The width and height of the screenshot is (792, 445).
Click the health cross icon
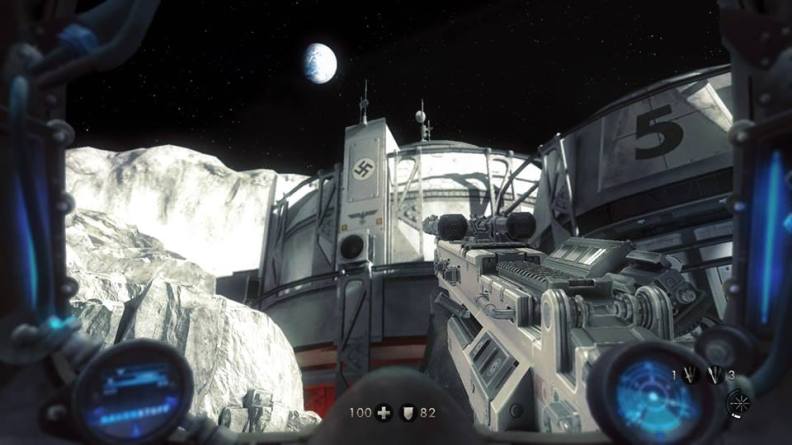coord(385,412)
